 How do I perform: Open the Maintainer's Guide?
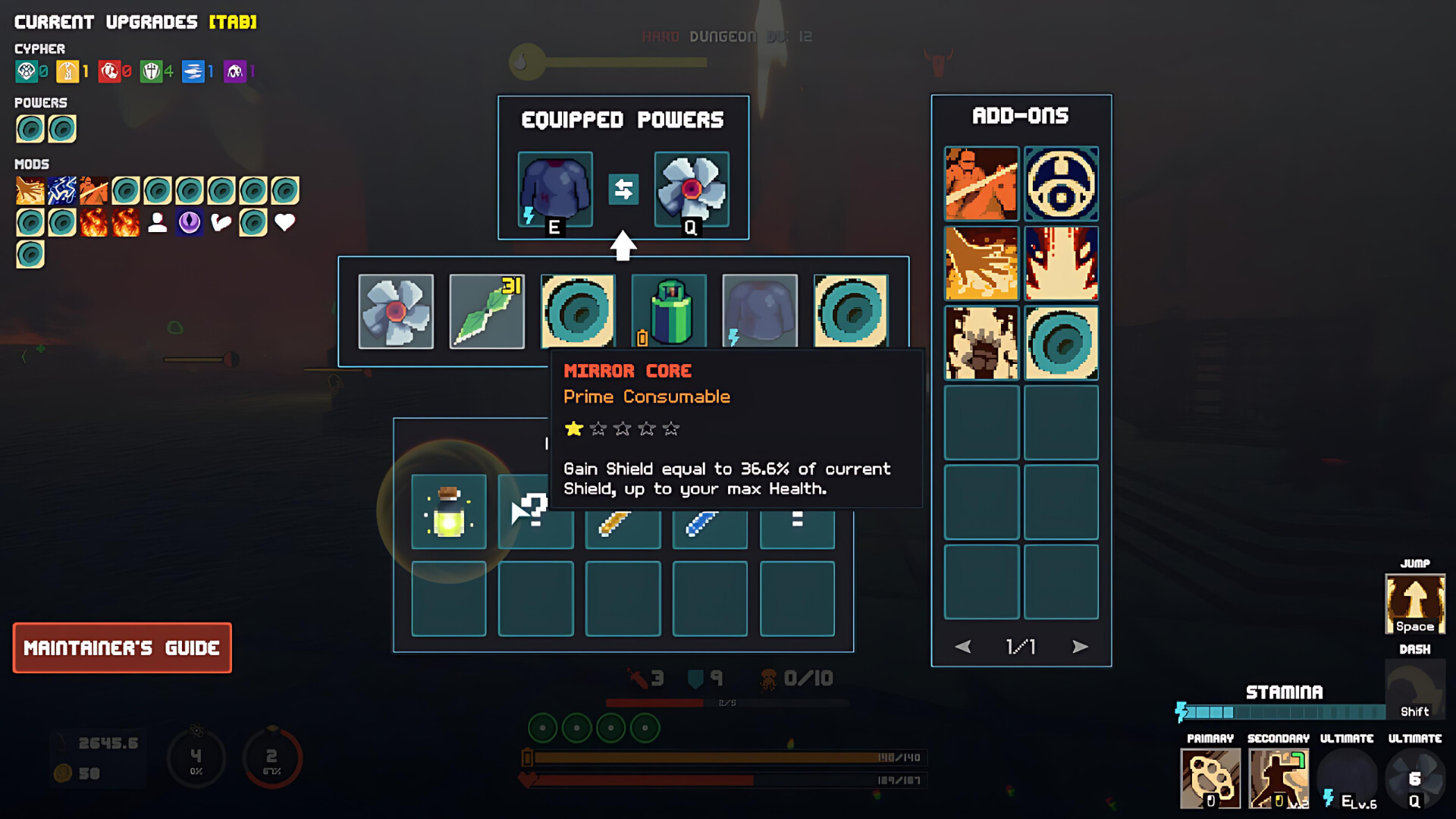(x=122, y=648)
